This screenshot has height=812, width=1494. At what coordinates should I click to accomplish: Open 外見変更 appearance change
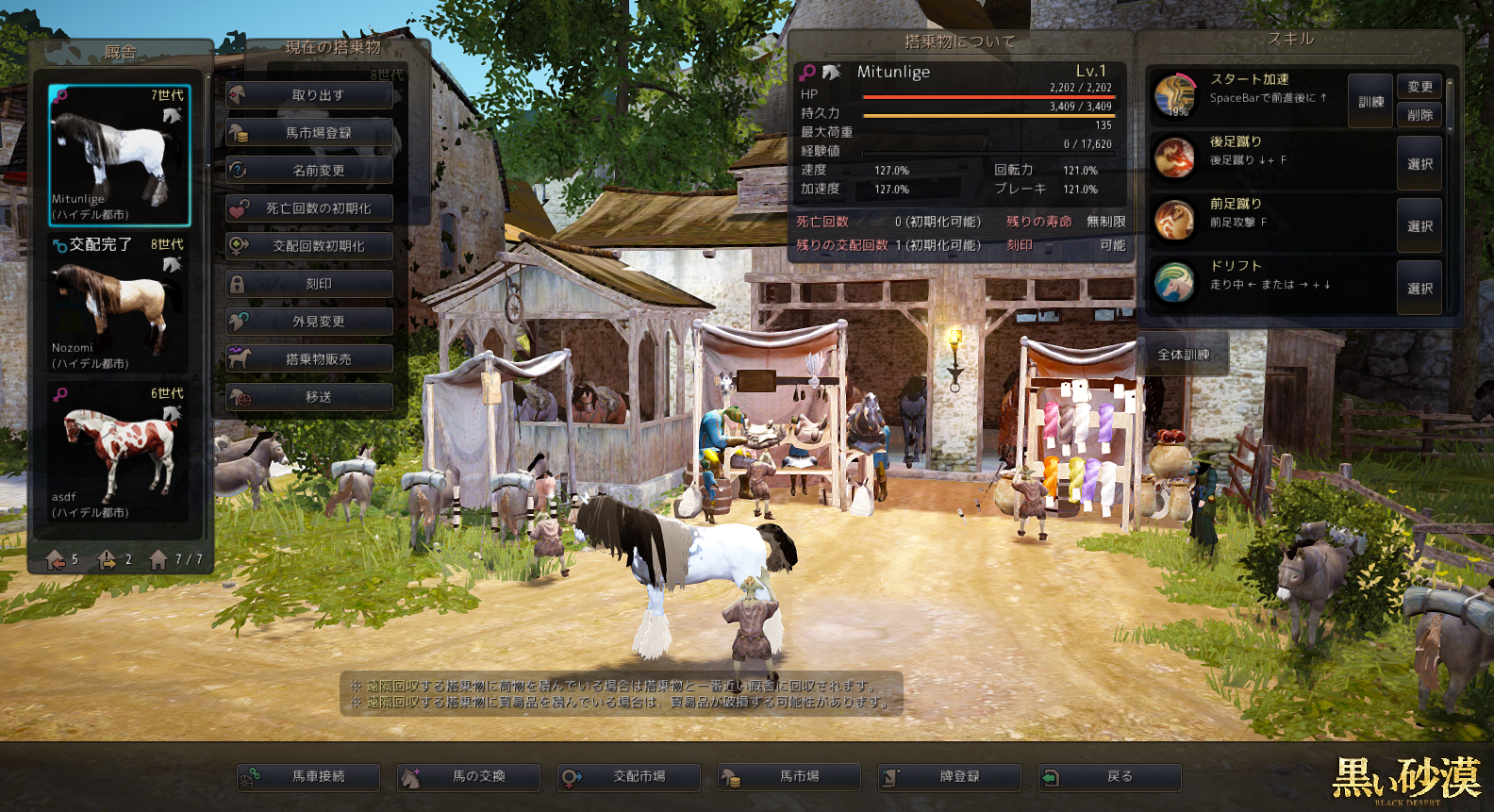(x=309, y=322)
